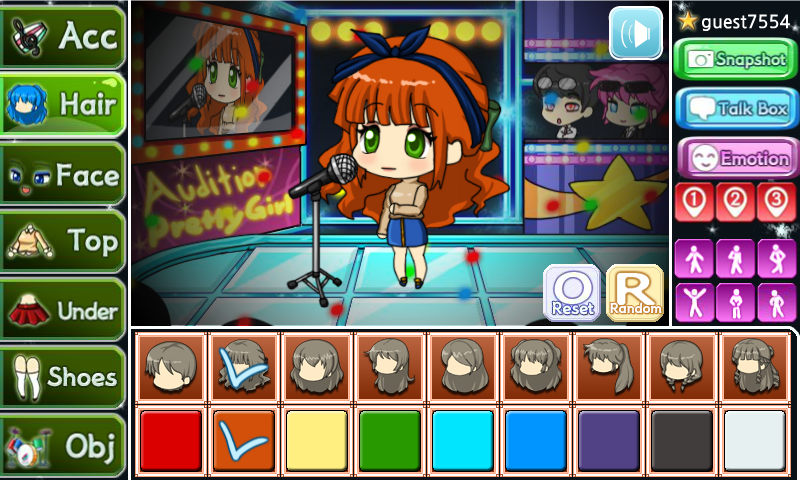Open the Emotion menu
The width and height of the screenshot is (800, 480).
click(x=735, y=158)
